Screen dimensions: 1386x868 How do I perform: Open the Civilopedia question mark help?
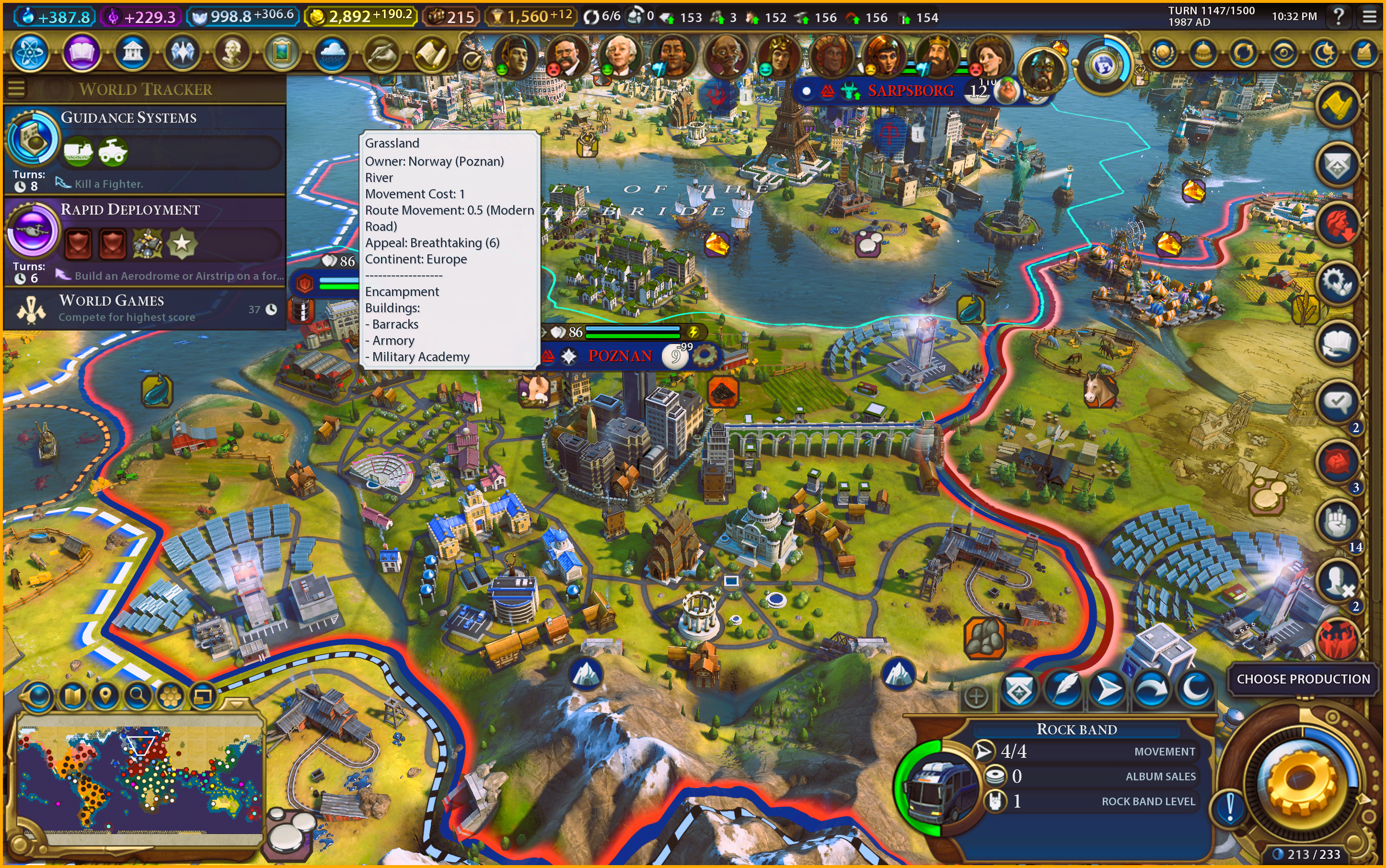click(x=1339, y=17)
